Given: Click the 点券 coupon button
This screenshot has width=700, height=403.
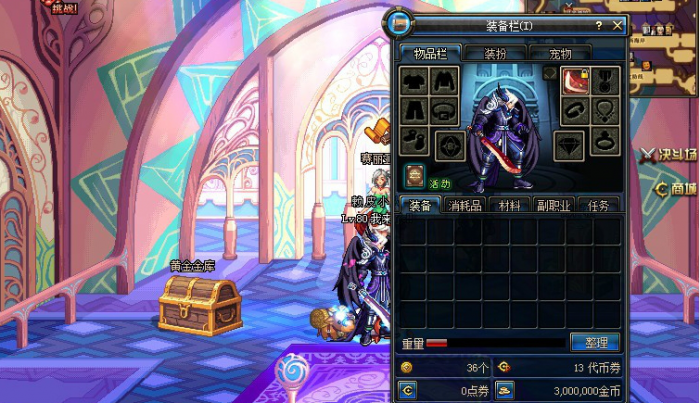Looking at the screenshot, I should tap(408, 389).
